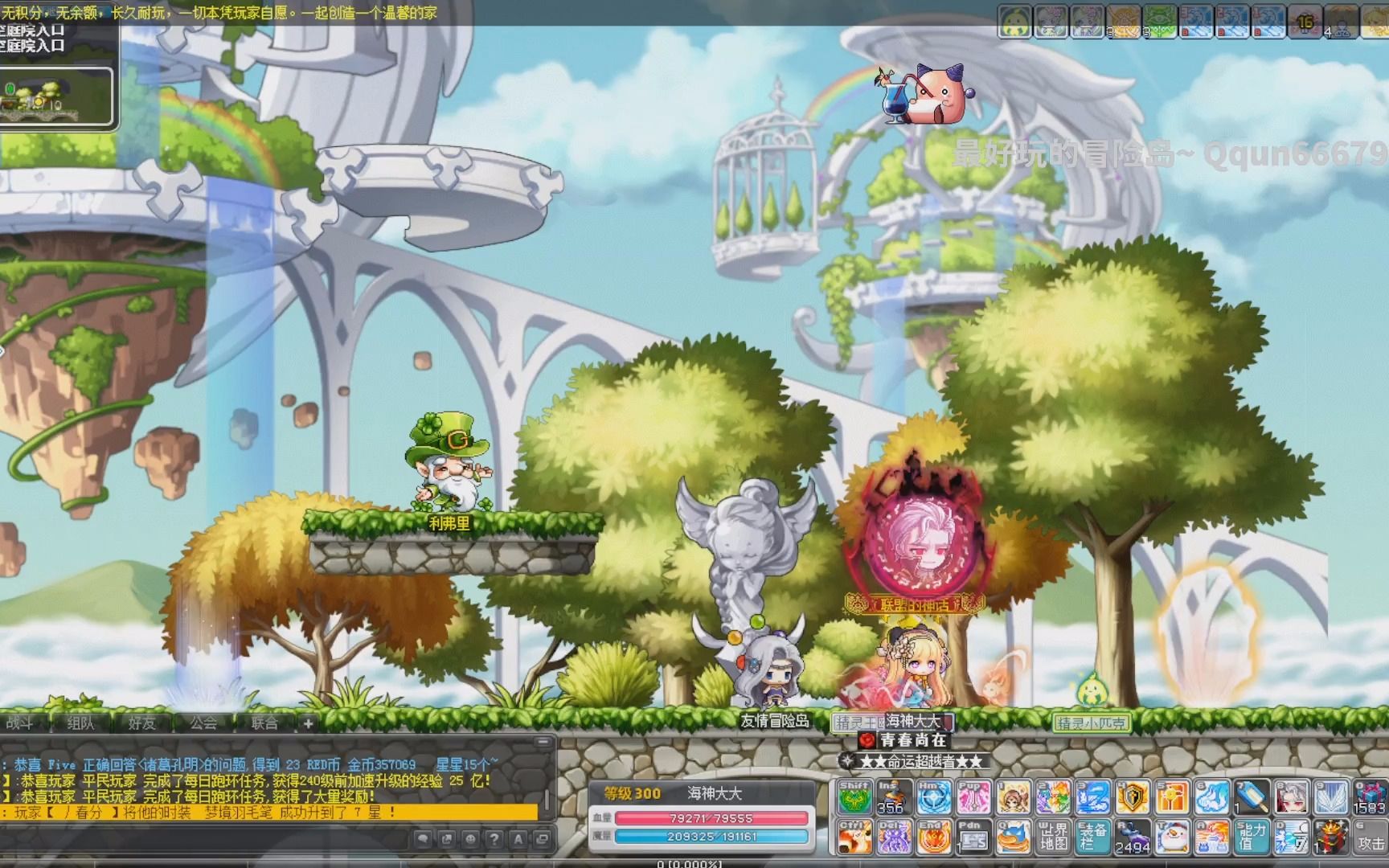Activate the golden shield skill

[x=1132, y=797]
